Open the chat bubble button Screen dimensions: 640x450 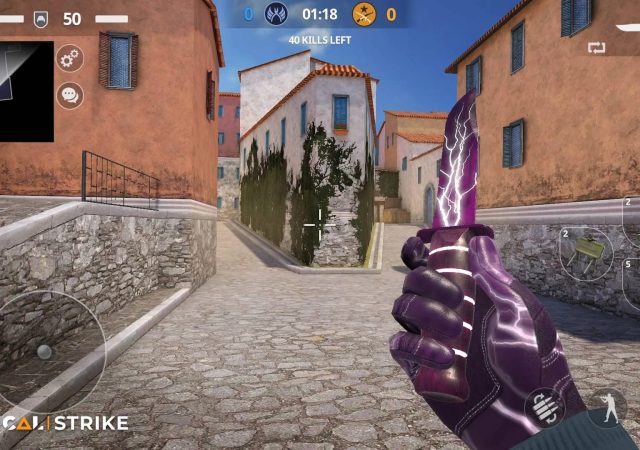tap(70, 96)
